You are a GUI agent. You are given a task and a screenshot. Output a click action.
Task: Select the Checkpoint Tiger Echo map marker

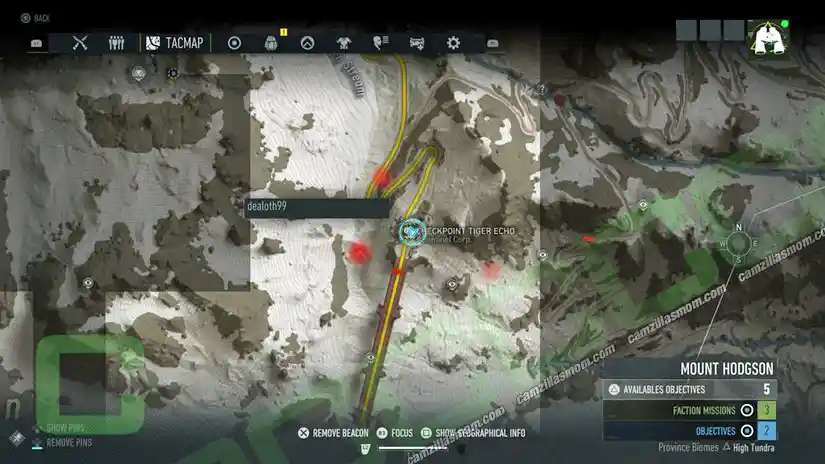pyautogui.click(x=410, y=232)
